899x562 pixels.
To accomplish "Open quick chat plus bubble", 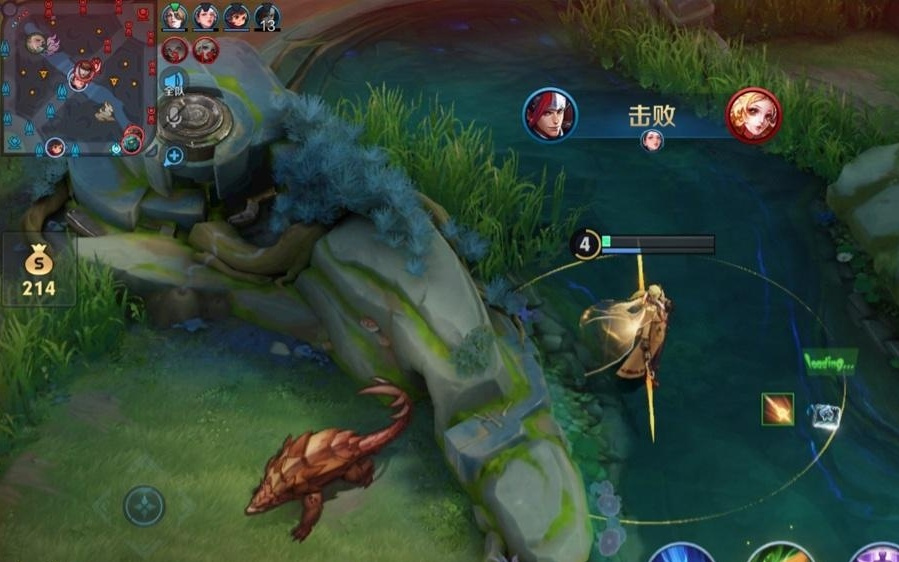I will coord(174,155).
